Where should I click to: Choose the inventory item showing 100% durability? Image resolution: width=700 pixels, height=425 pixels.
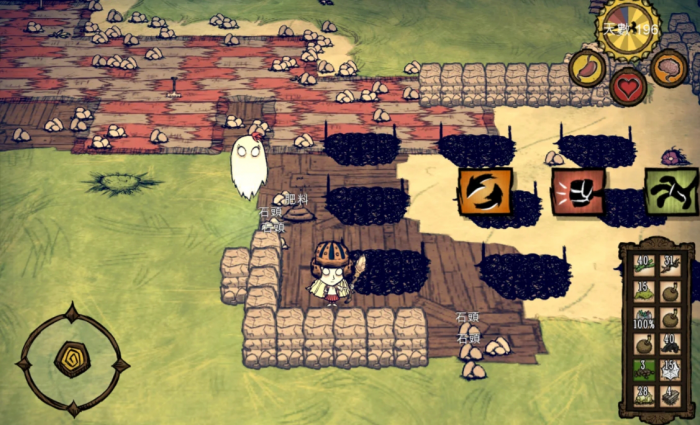(642, 318)
